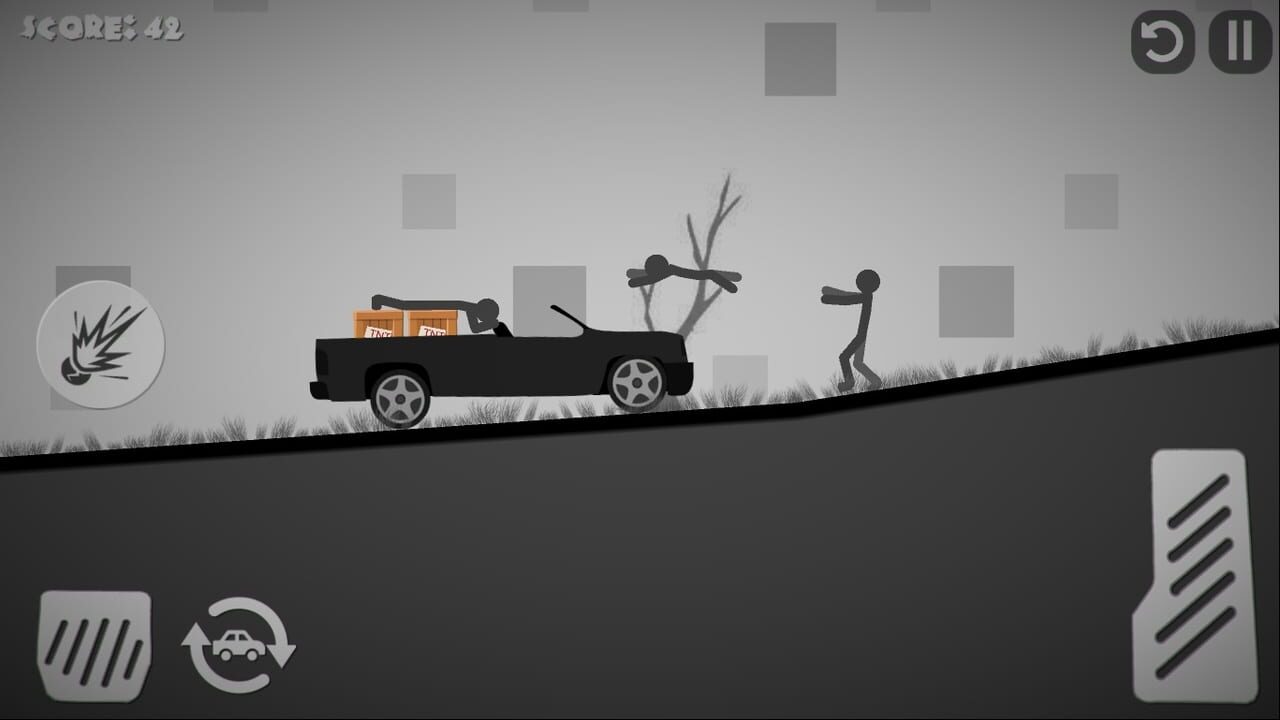This screenshot has height=720, width=1280.
Task: Select the right TNT crate
Action: pyautogui.click(x=432, y=320)
